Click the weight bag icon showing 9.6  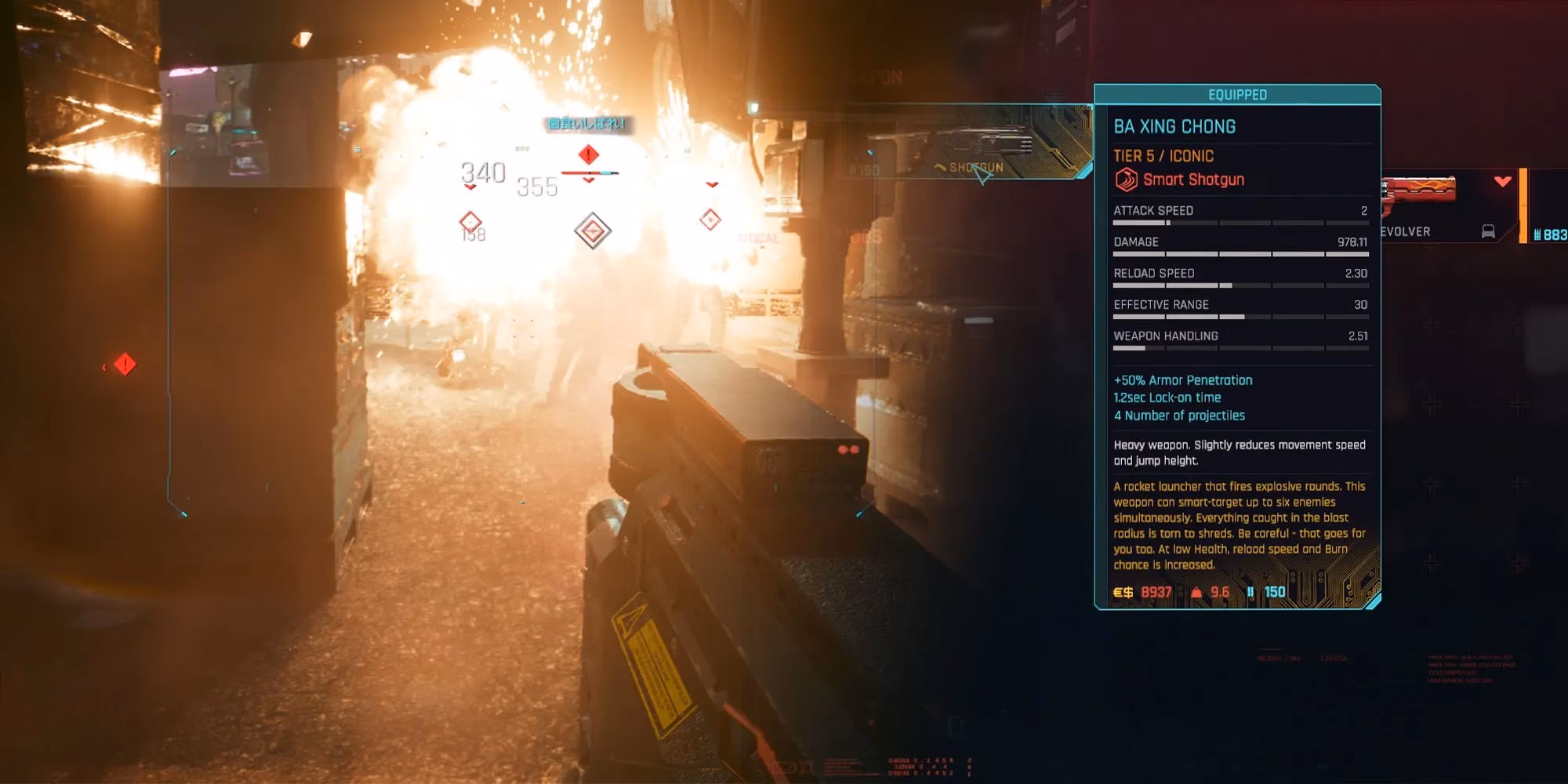tap(1197, 593)
